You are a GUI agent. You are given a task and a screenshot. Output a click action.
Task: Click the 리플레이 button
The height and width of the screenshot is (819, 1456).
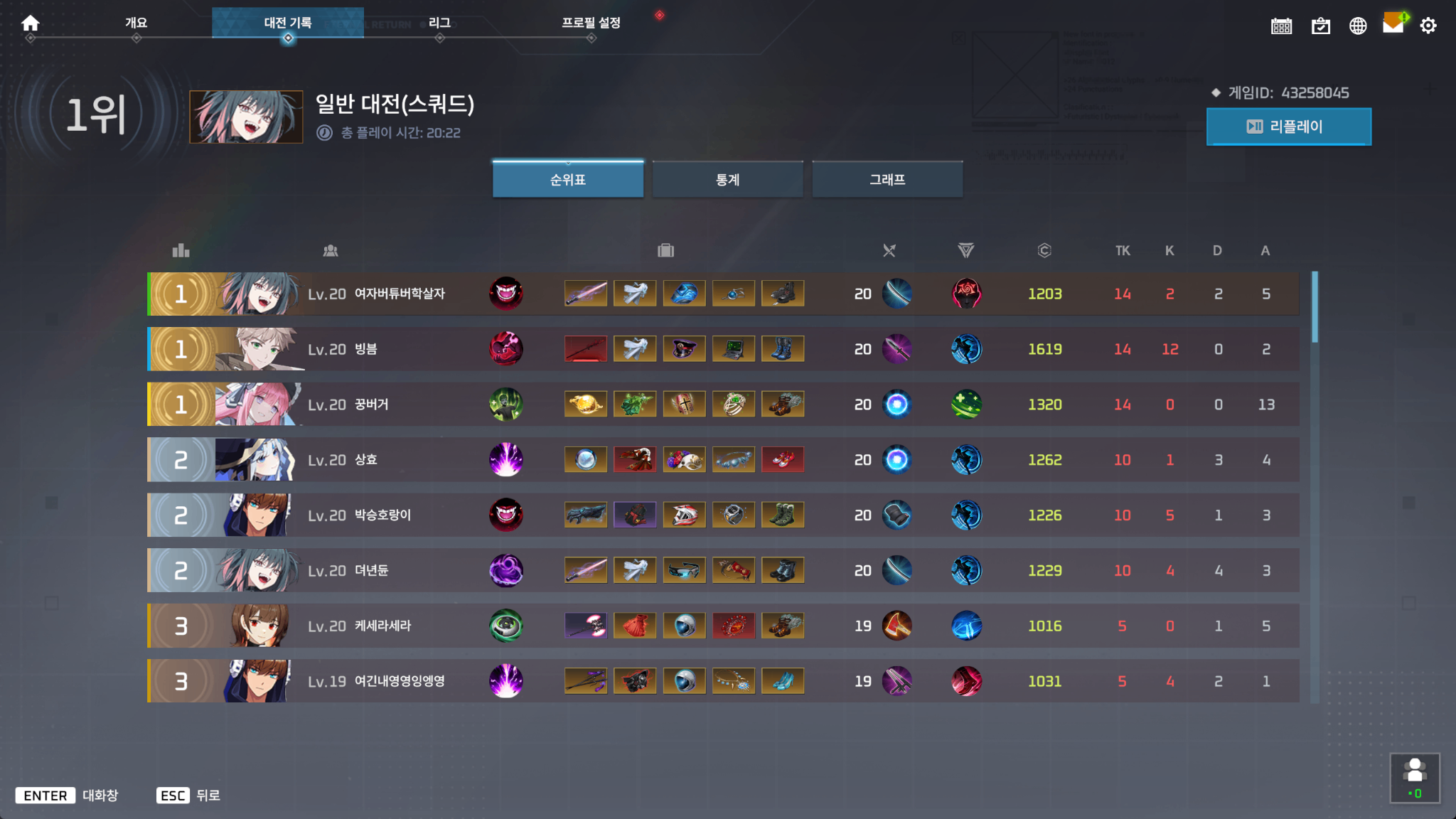(x=1288, y=127)
